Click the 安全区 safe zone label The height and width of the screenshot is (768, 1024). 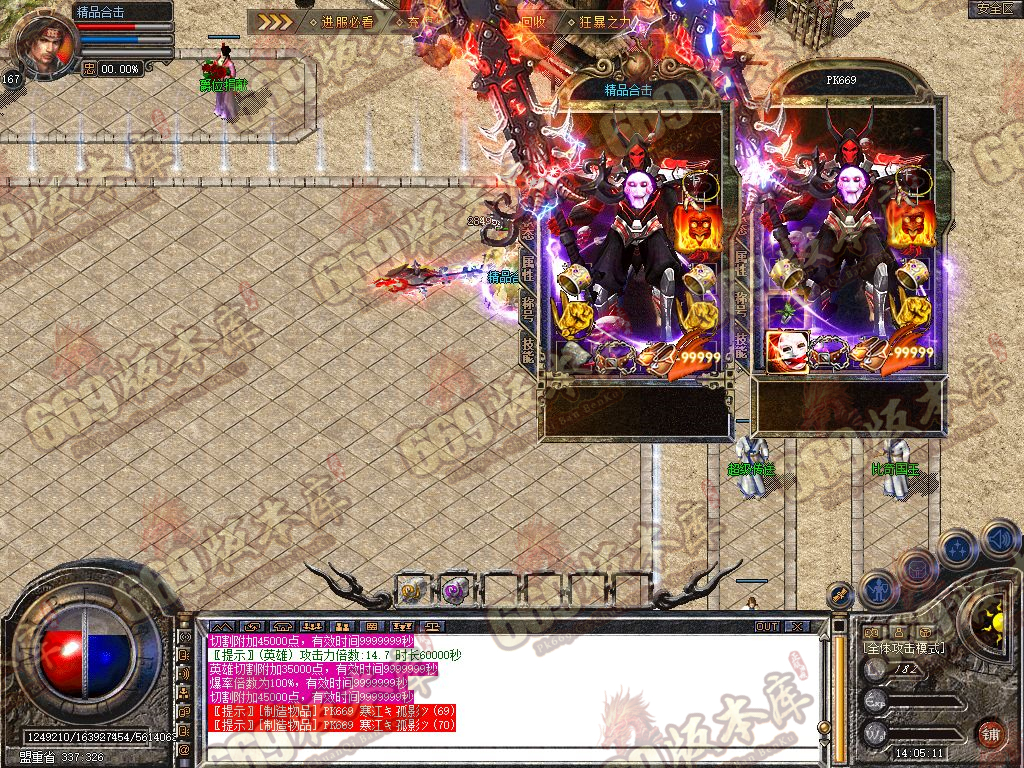point(995,8)
